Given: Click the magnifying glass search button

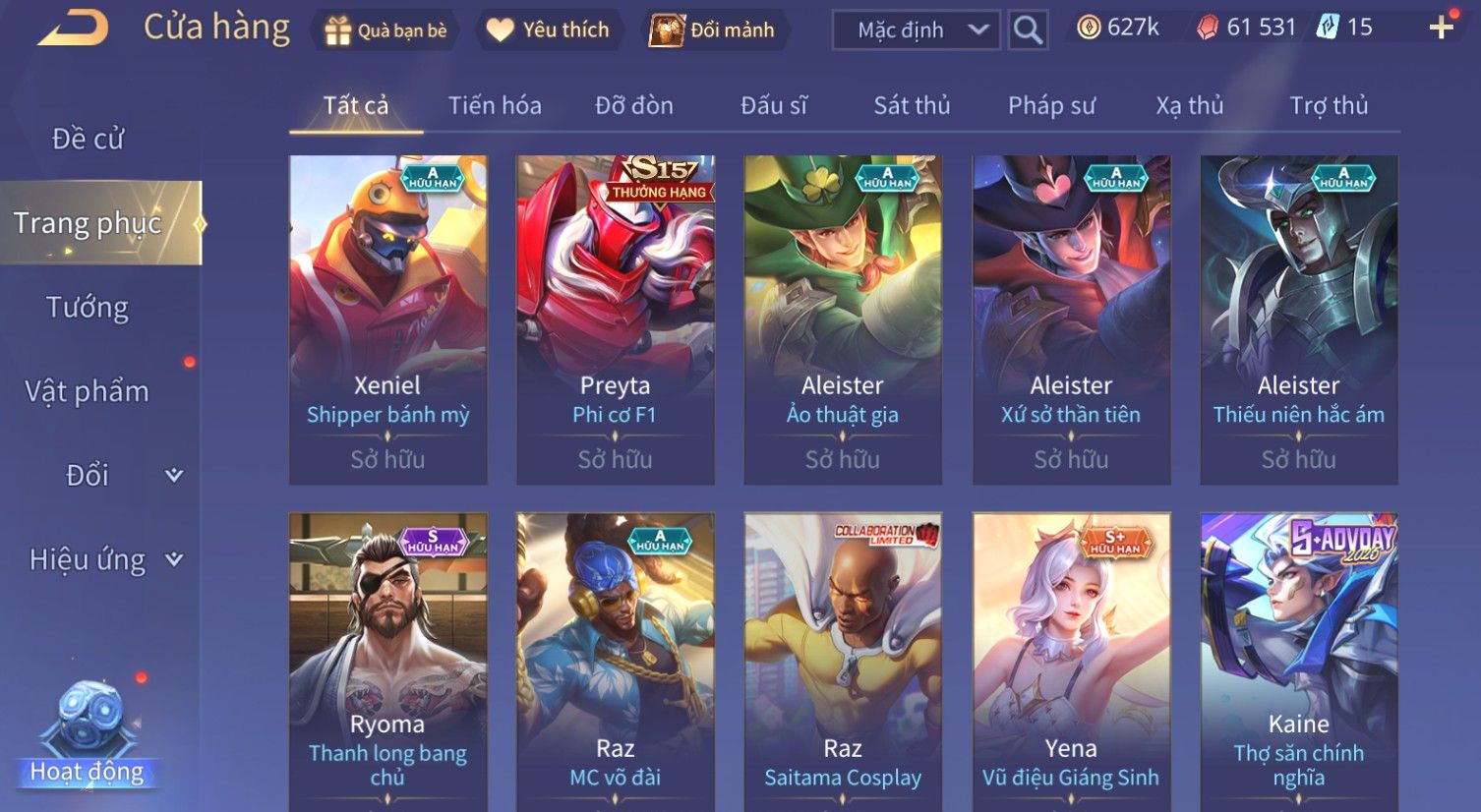Looking at the screenshot, I should (1028, 30).
